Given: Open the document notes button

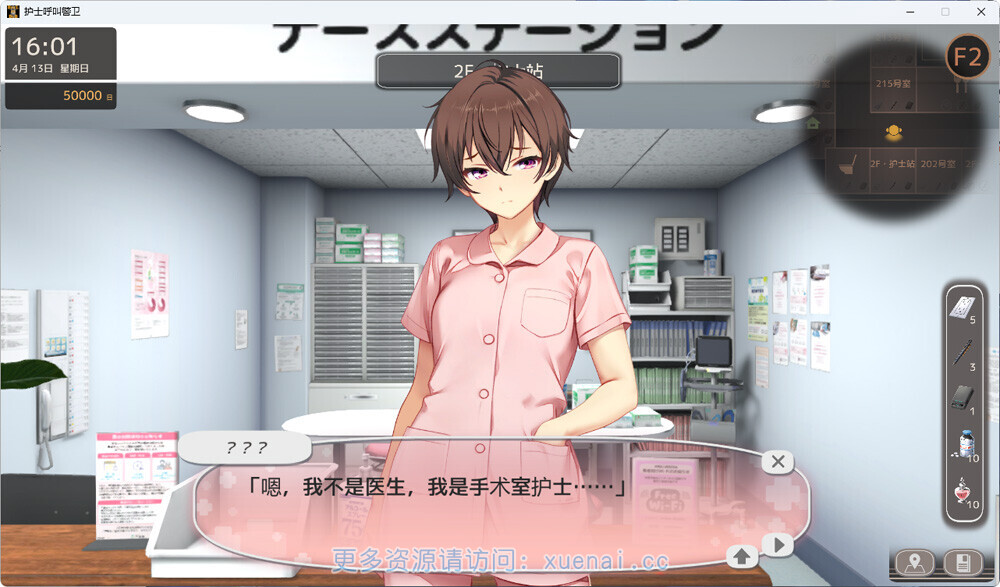Looking at the screenshot, I should click(962, 562).
